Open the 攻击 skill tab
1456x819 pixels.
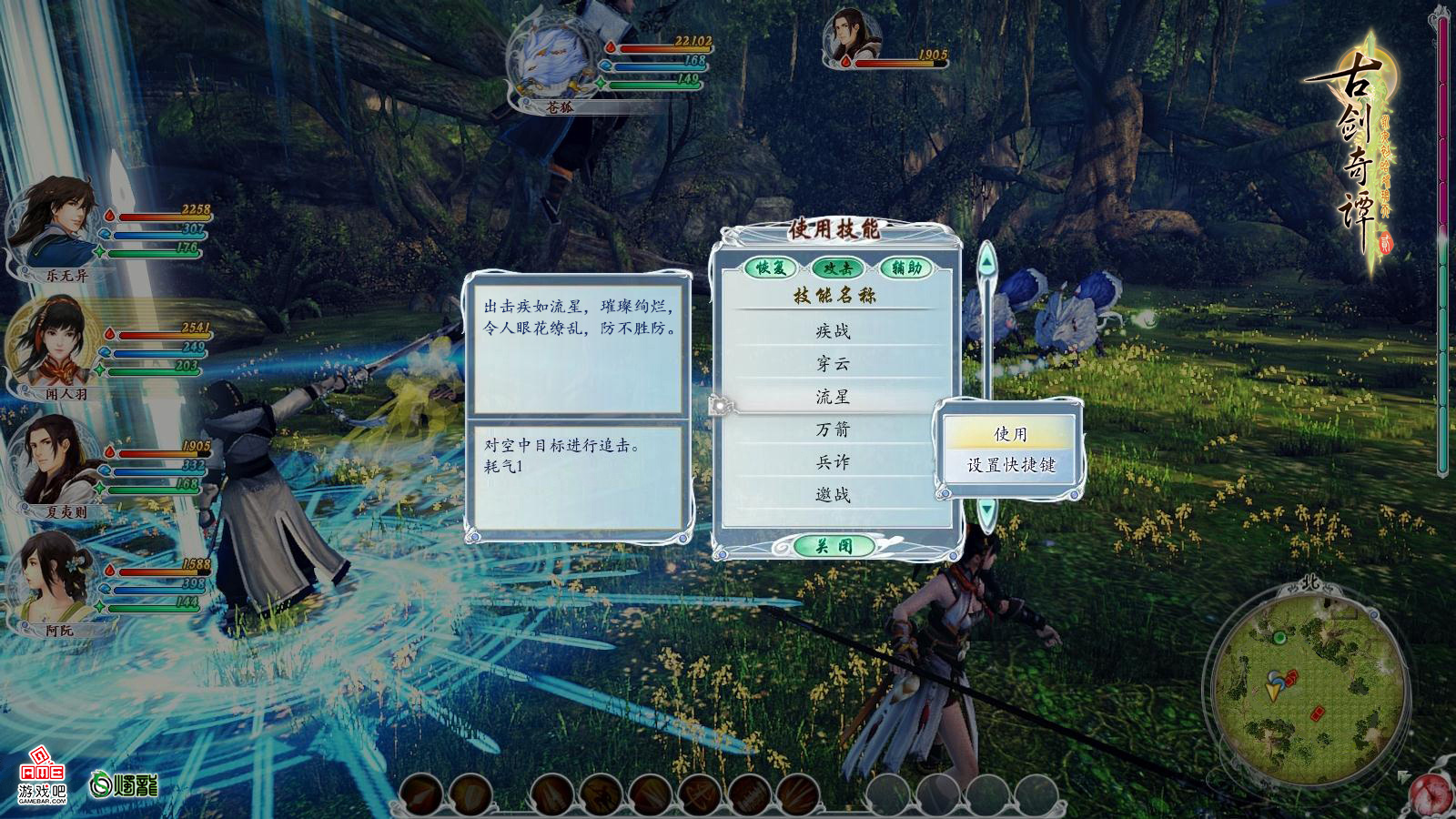tap(837, 268)
